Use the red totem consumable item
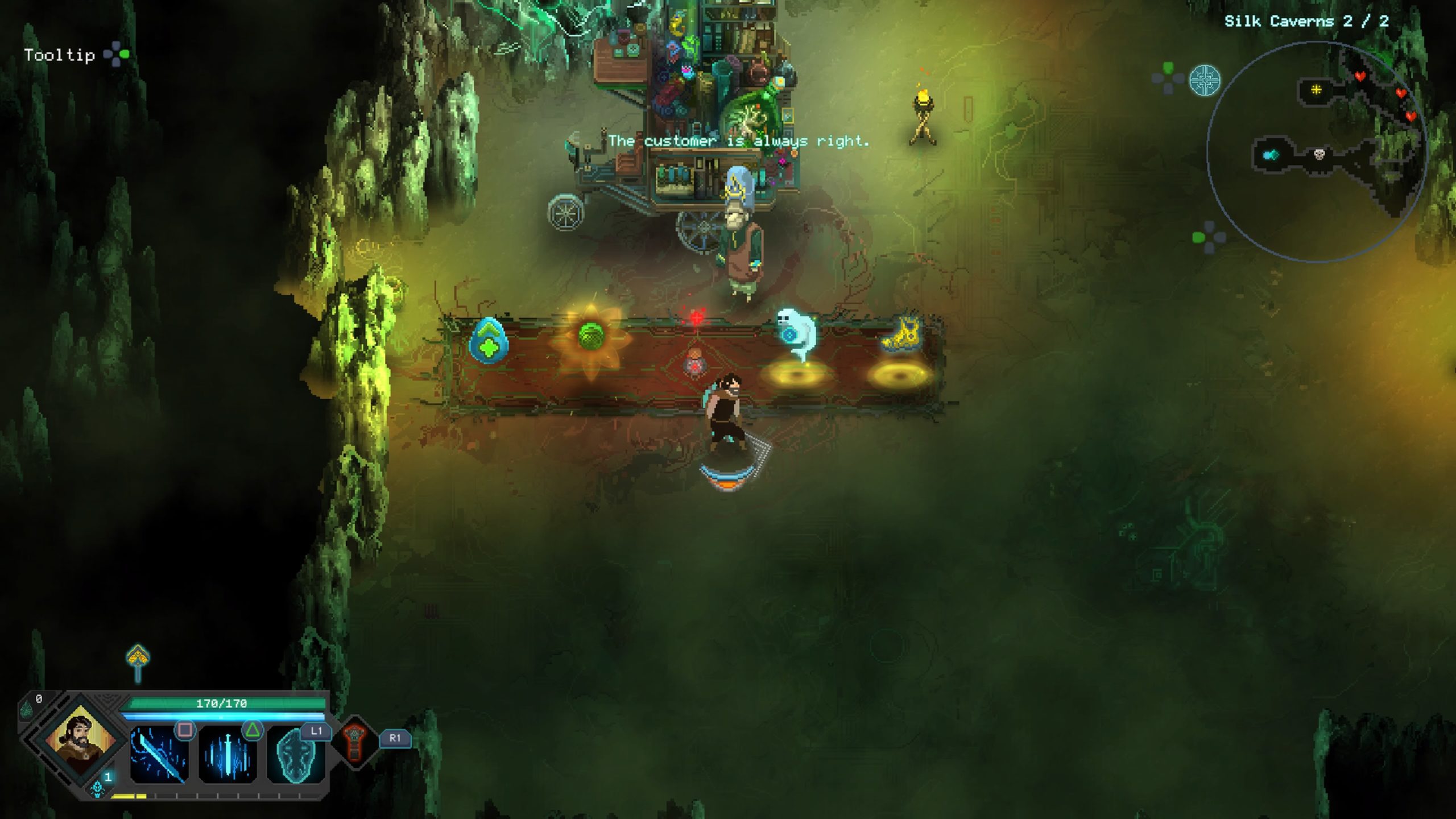 point(355,742)
